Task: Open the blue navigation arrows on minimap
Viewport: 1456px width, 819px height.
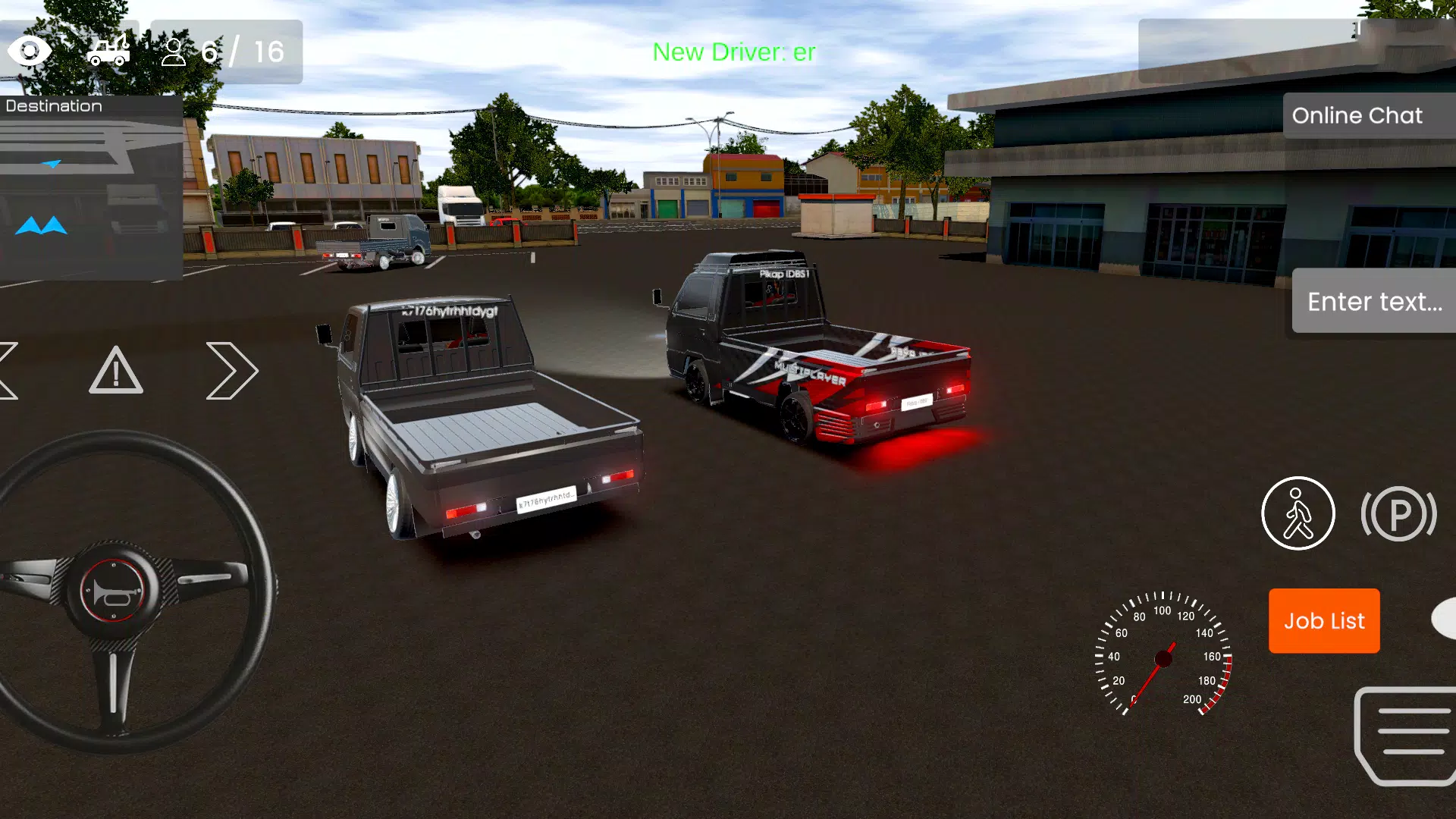Action: pyautogui.click(x=39, y=224)
